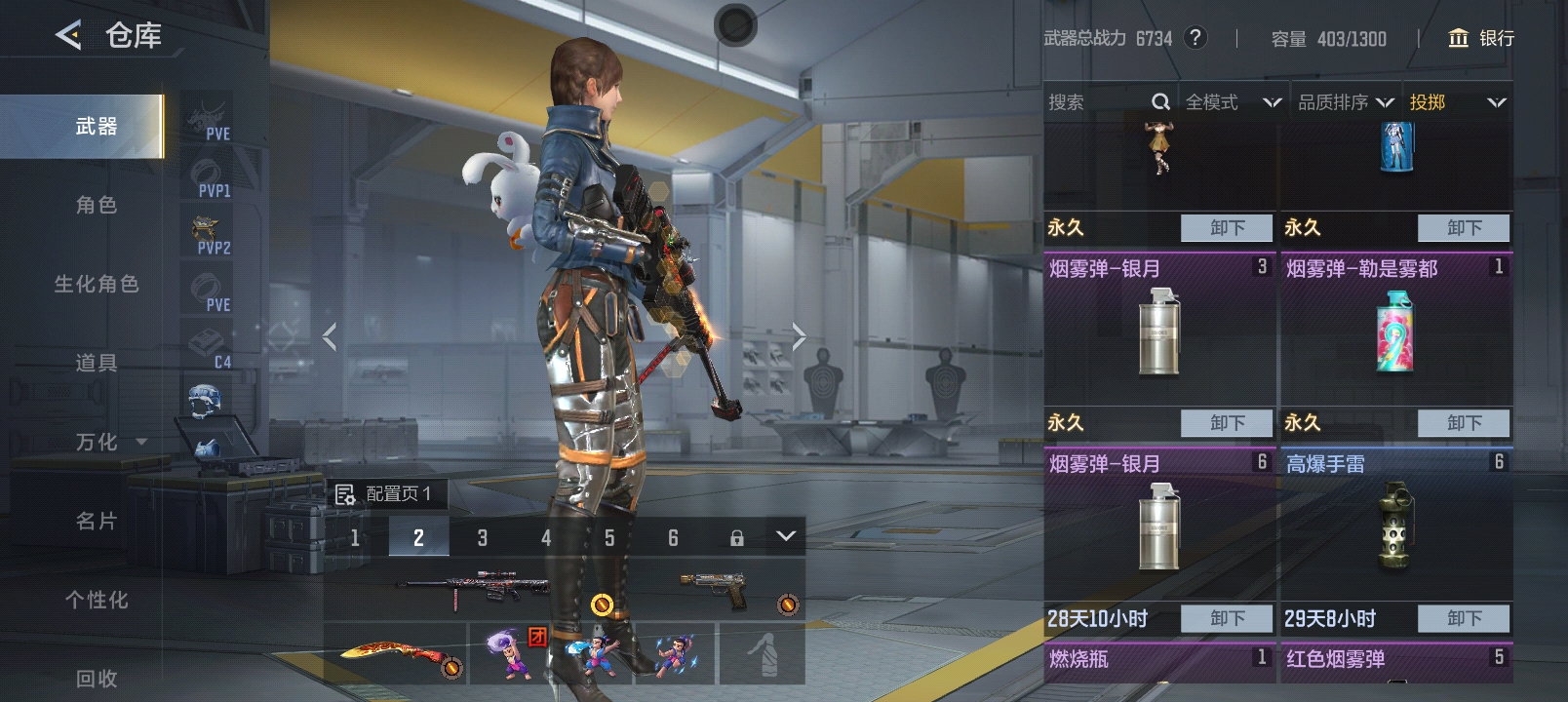Open the 名片 category
The image size is (1568, 702).
coord(97,521)
